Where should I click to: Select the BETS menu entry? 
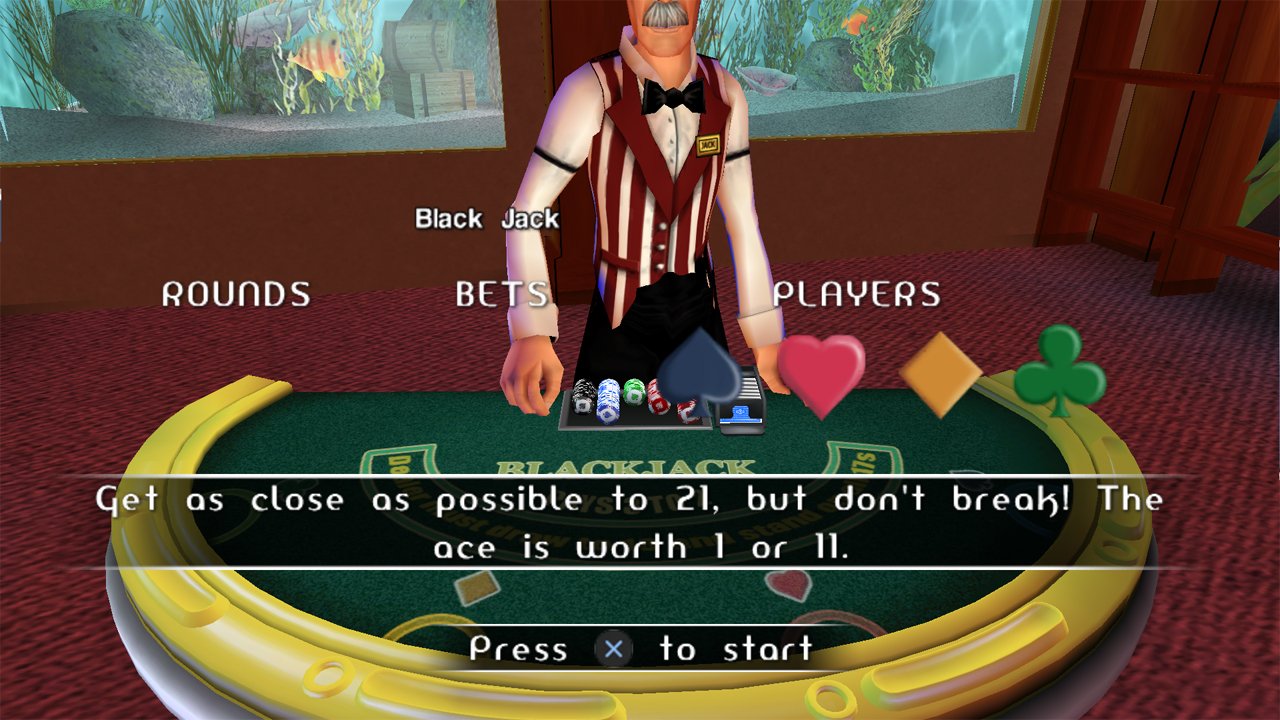pyautogui.click(x=502, y=294)
